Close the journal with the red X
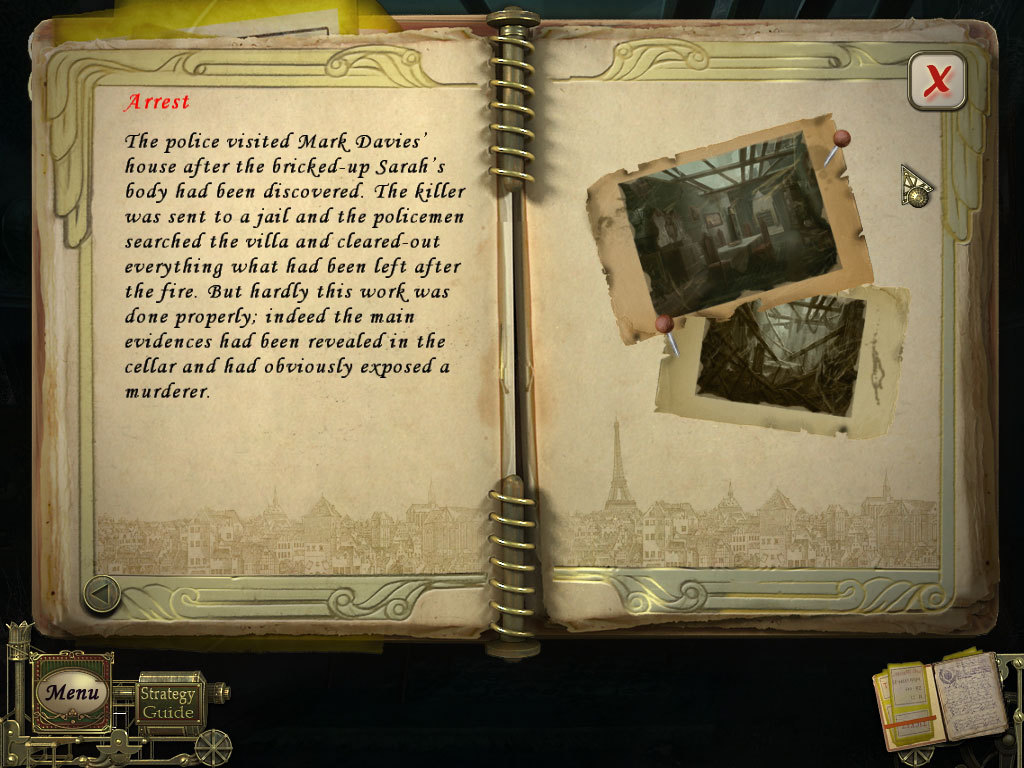 tap(937, 80)
